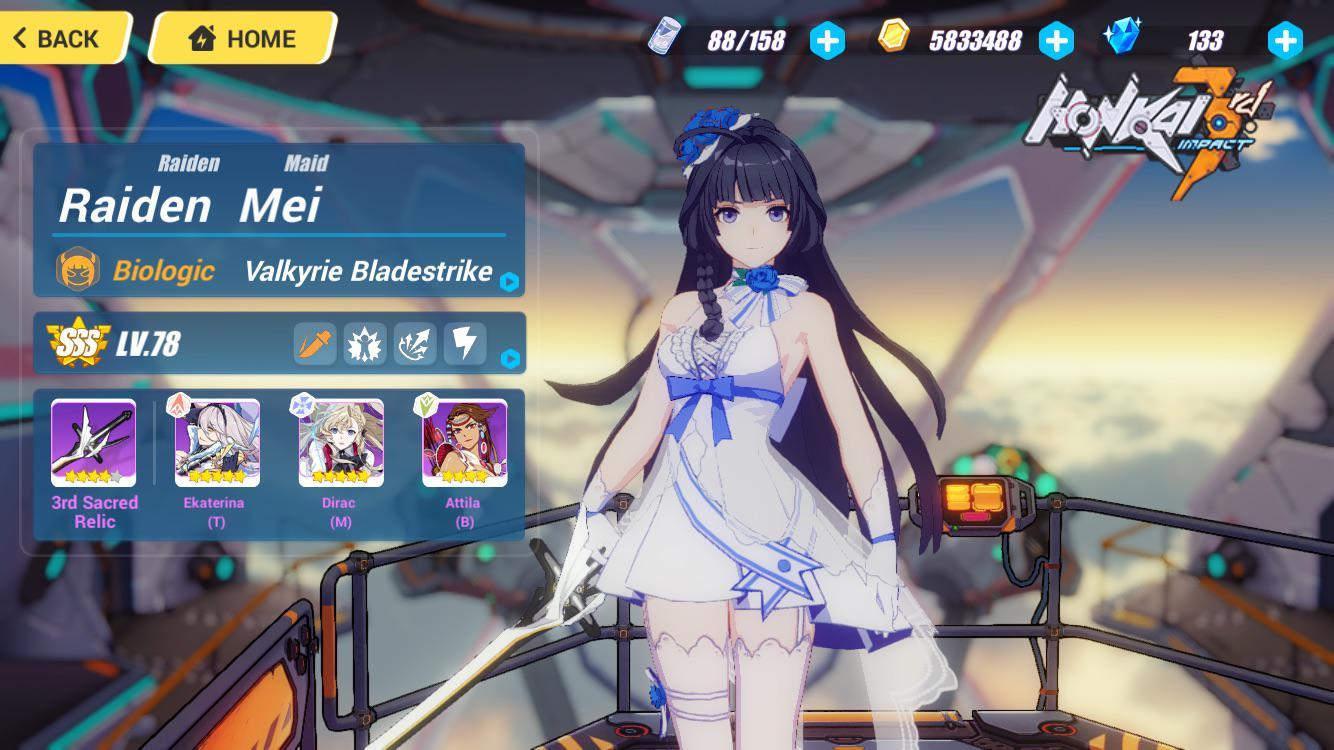
Task: Expand the SSS rank skills arrow
Action: tap(510, 358)
